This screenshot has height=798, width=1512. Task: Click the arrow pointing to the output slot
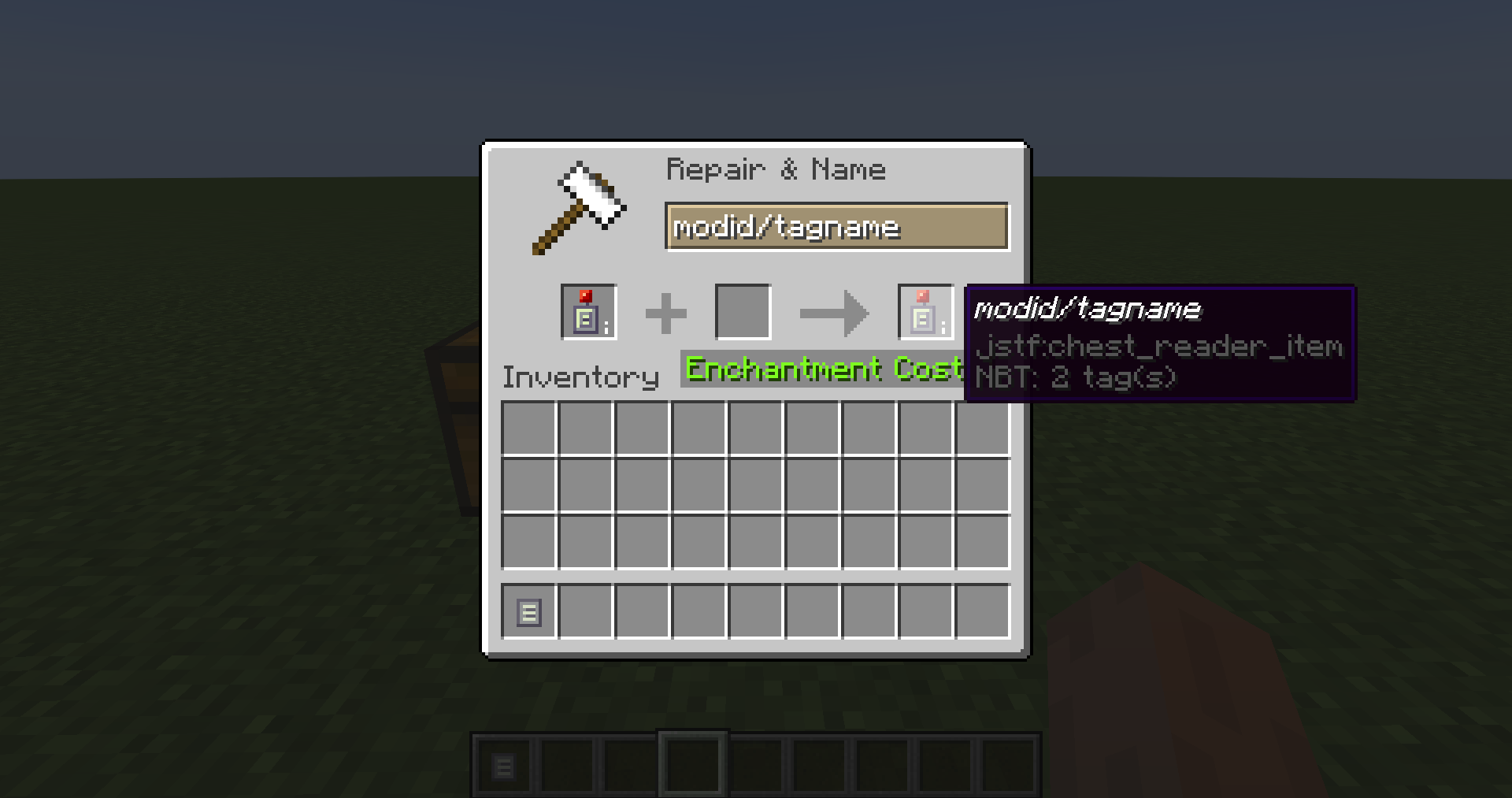(835, 313)
